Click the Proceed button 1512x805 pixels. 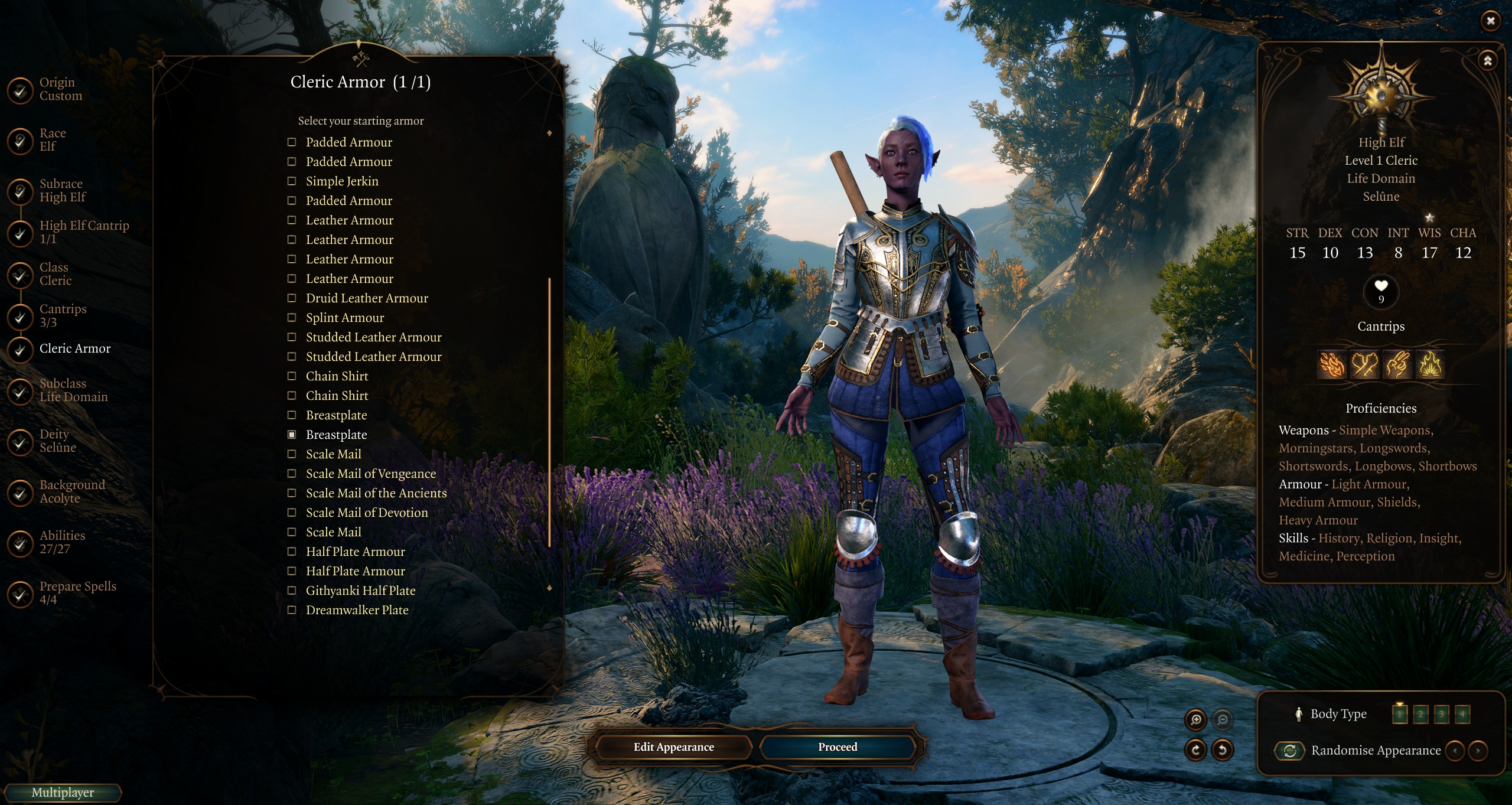(837, 747)
